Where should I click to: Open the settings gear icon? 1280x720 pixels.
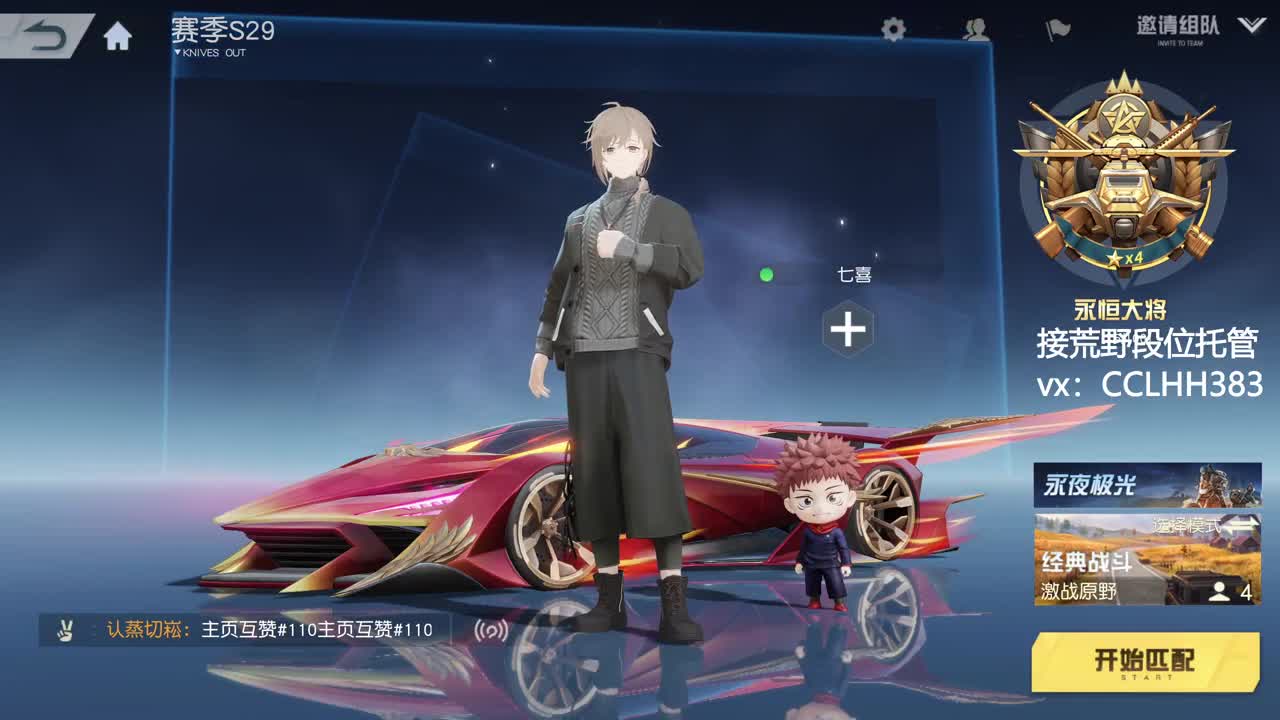pos(890,31)
